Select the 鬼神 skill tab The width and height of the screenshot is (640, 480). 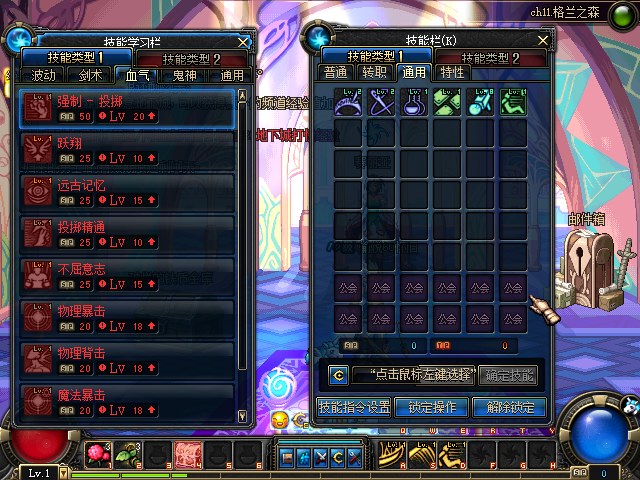(x=184, y=75)
